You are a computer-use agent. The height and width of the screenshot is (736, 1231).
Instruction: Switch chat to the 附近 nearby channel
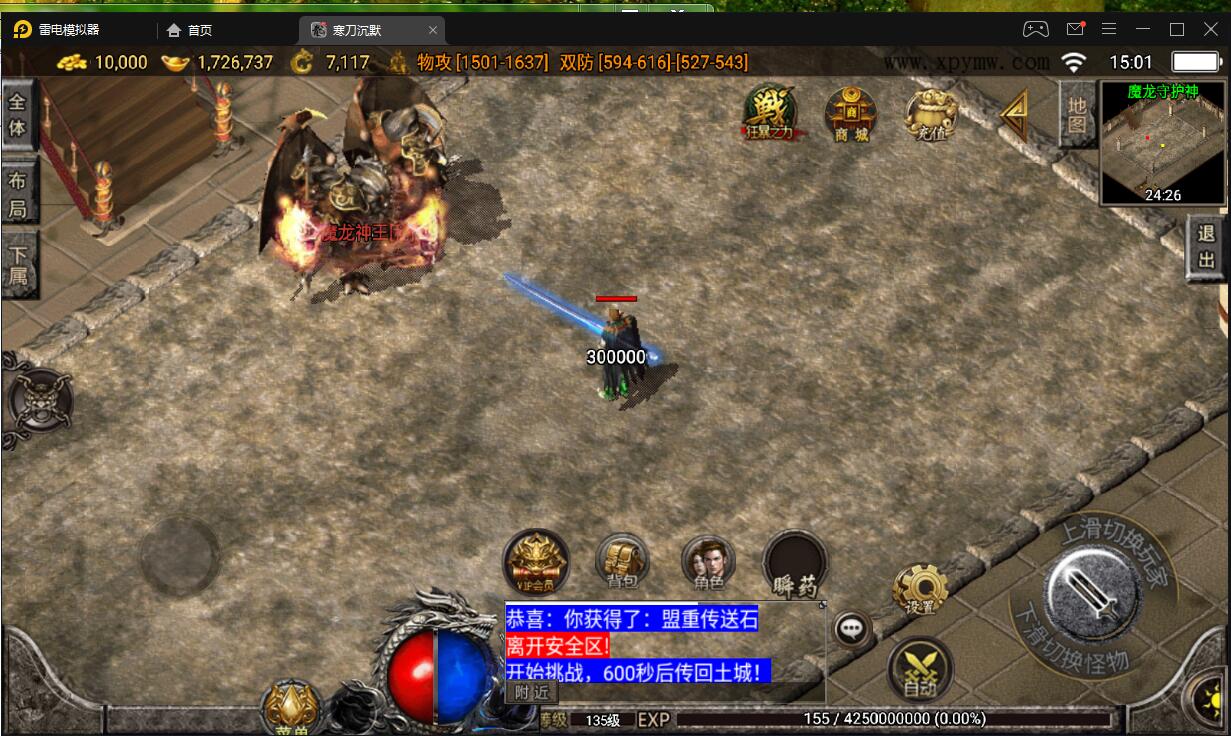coord(530,691)
